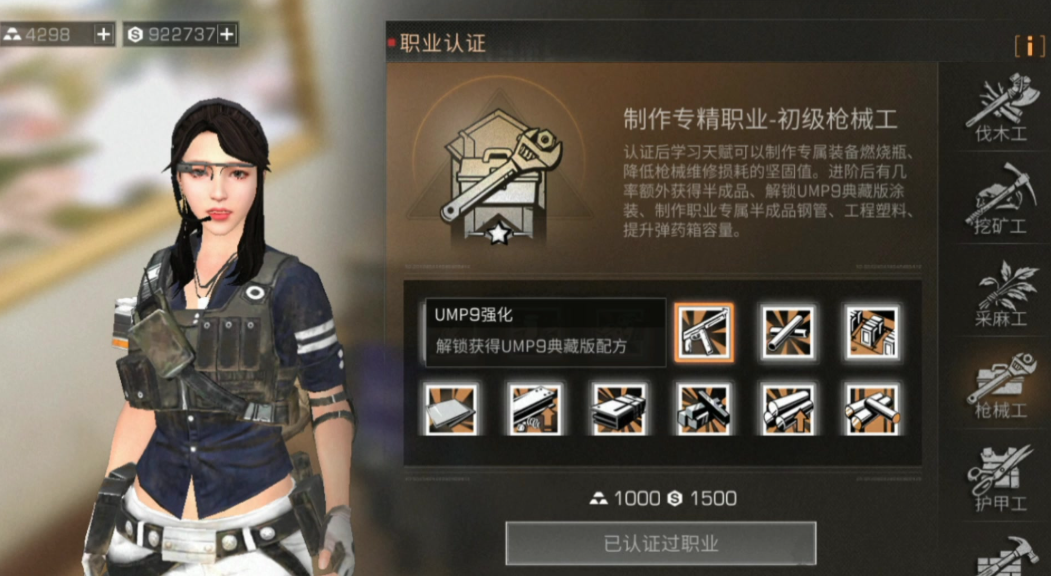This screenshot has width=1051, height=576.
Task: Open the hammer-and-bricks profession tab
Action: pyautogui.click(x=1005, y=556)
